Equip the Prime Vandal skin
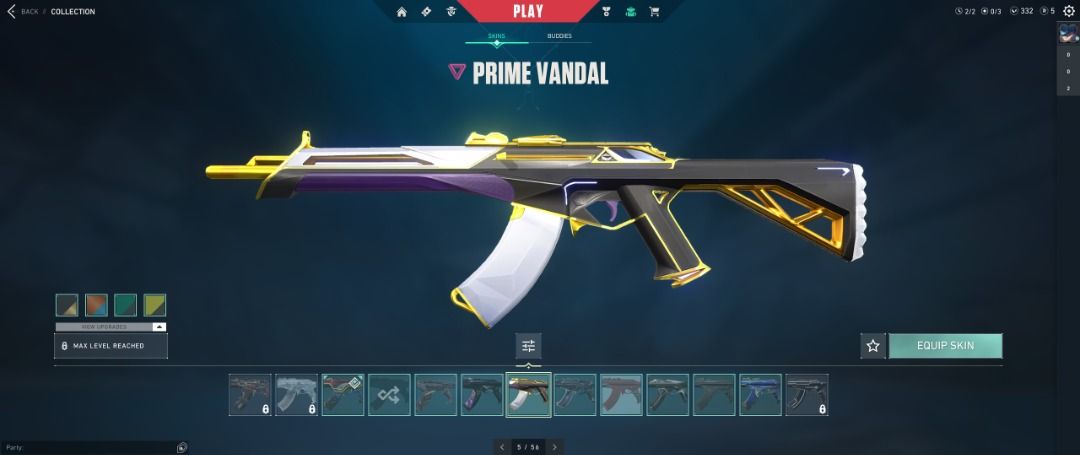 pyautogui.click(x=945, y=346)
